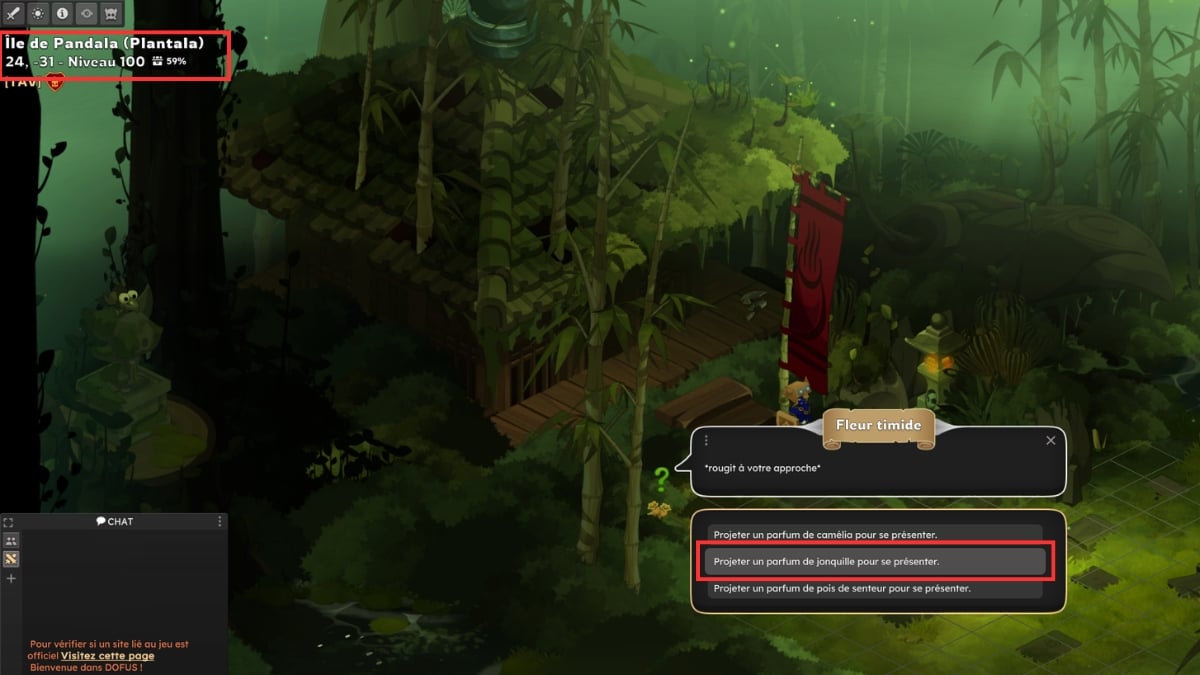The image size is (1200, 675).
Task: Click the horned monster head toolbar icon
Action: point(112,14)
